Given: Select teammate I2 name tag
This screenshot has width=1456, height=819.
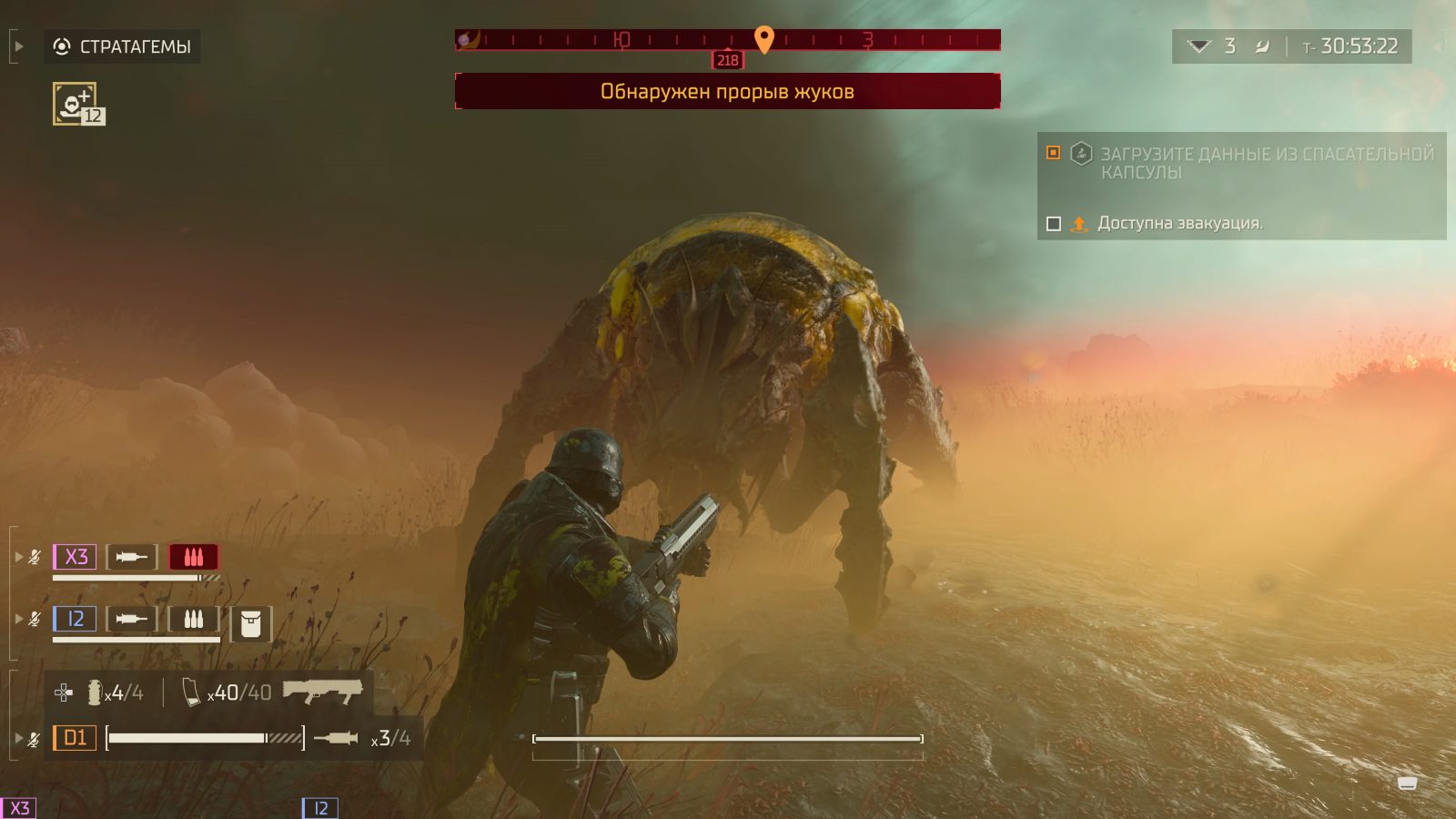Looking at the screenshot, I should [75, 620].
